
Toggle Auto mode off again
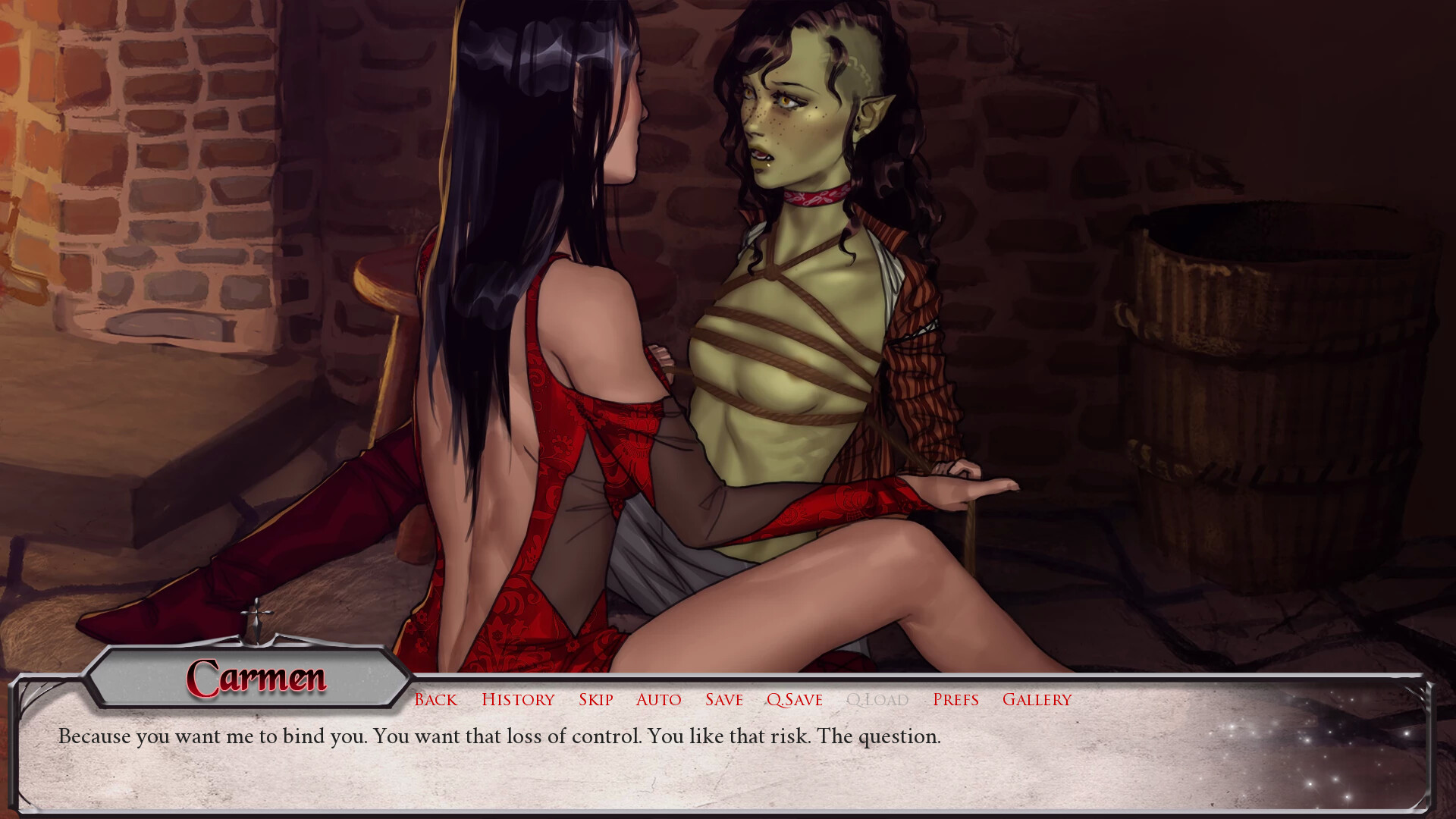(x=658, y=699)
